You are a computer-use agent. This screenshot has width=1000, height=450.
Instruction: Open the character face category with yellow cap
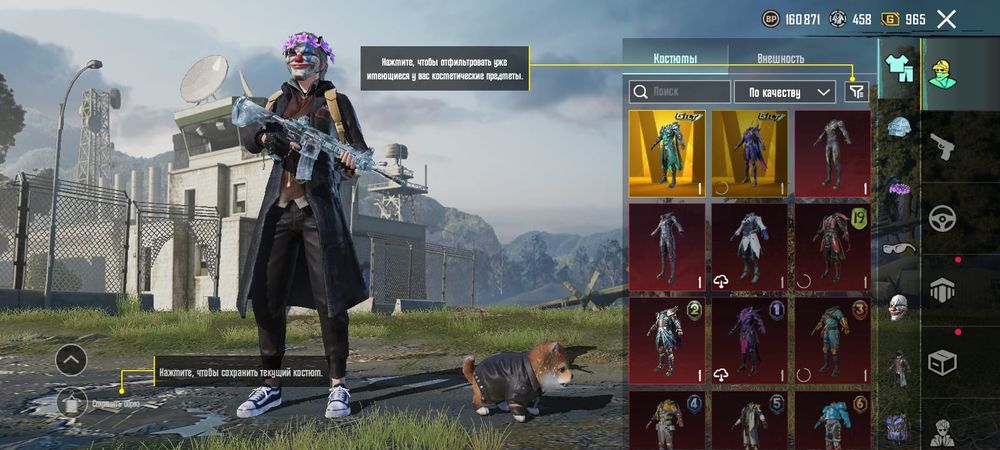(x=941, y=72)
